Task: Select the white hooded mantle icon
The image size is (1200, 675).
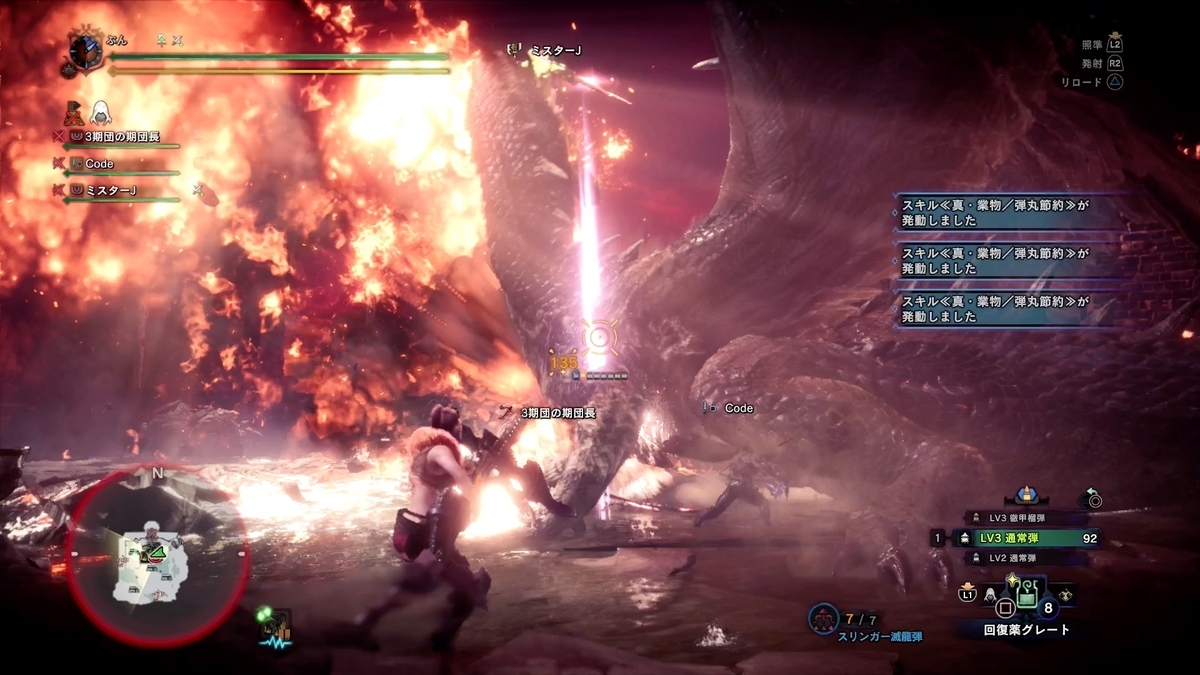Action: pyautogui.click(x=102, y=112)
